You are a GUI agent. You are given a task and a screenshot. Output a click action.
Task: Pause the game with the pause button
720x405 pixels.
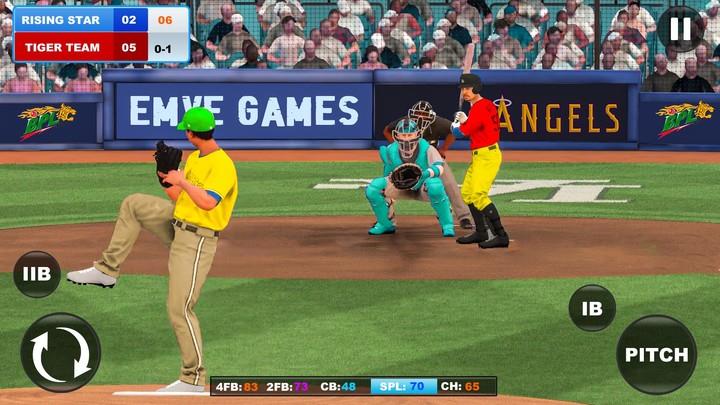tap(680, 29)
